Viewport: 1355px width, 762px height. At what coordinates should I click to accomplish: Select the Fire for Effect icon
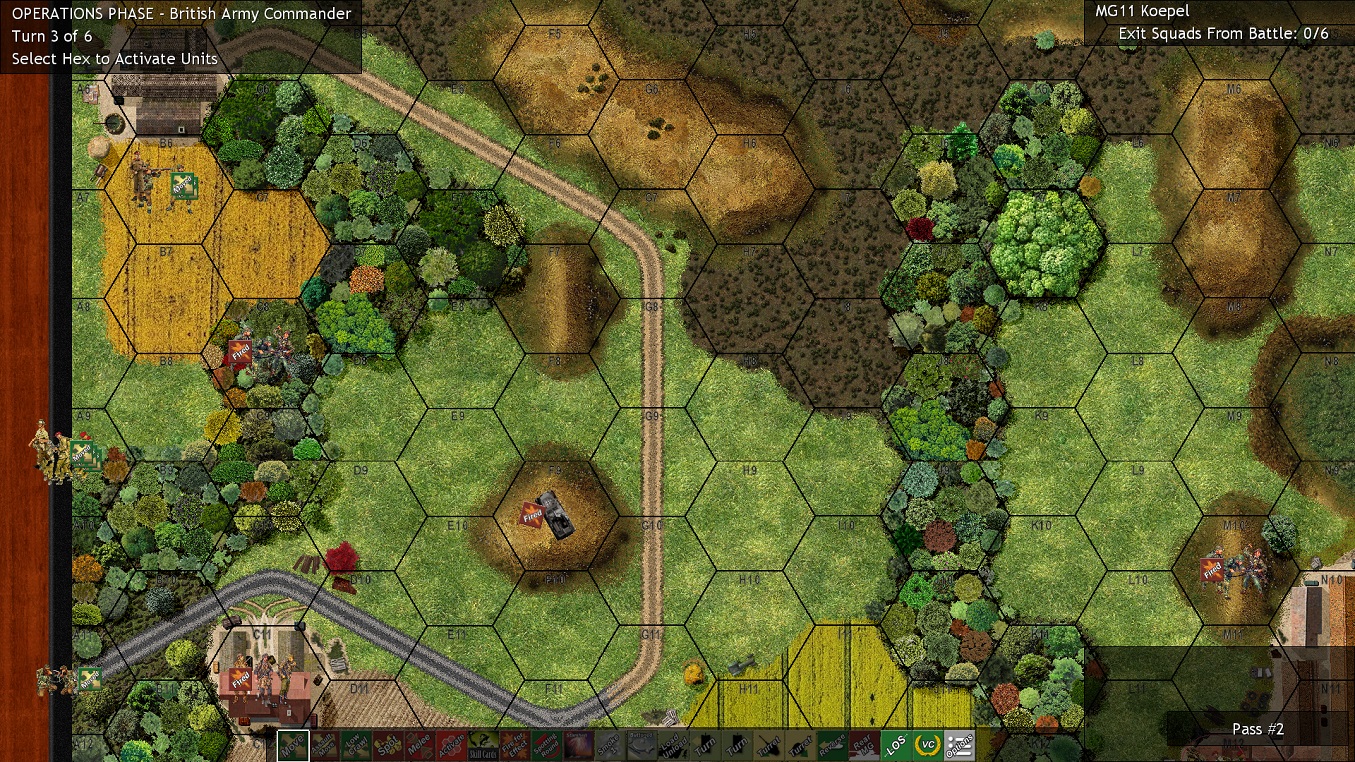click(x=514, y=745)
